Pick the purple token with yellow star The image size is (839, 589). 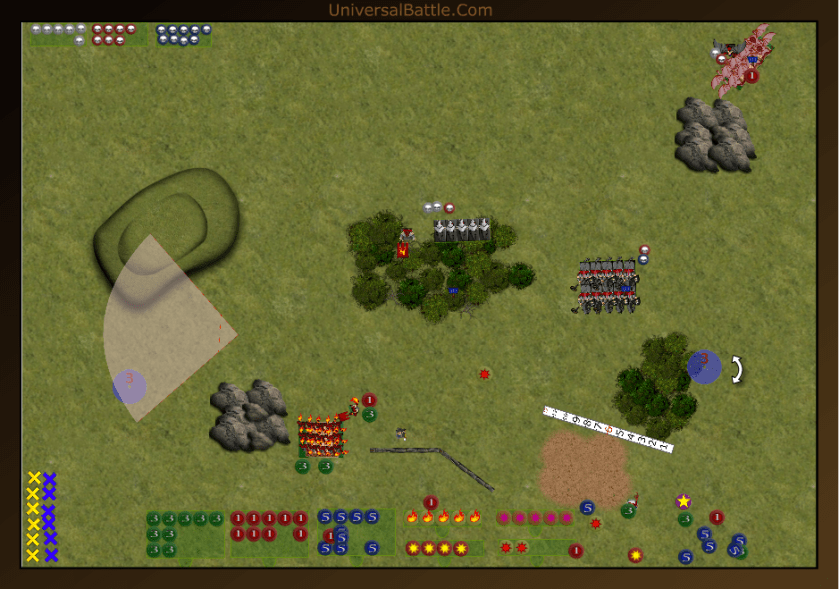click(683, 501)
